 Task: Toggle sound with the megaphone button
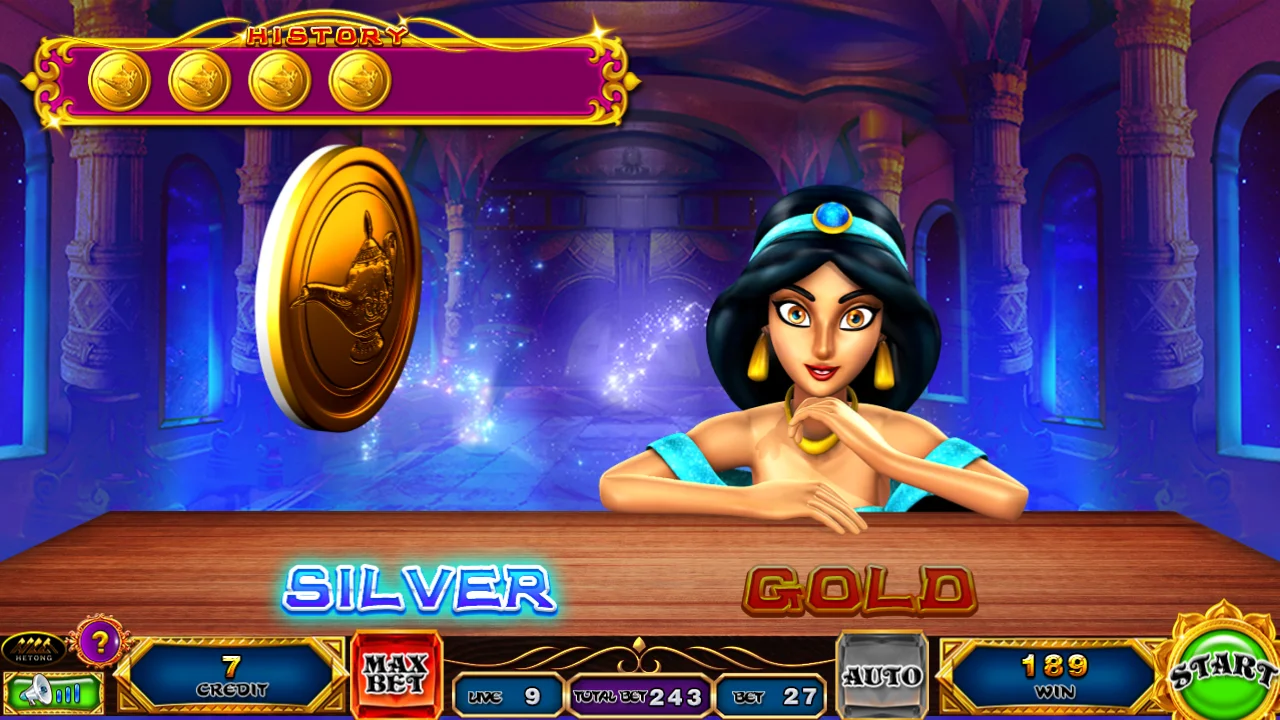(x=53, y=692)
